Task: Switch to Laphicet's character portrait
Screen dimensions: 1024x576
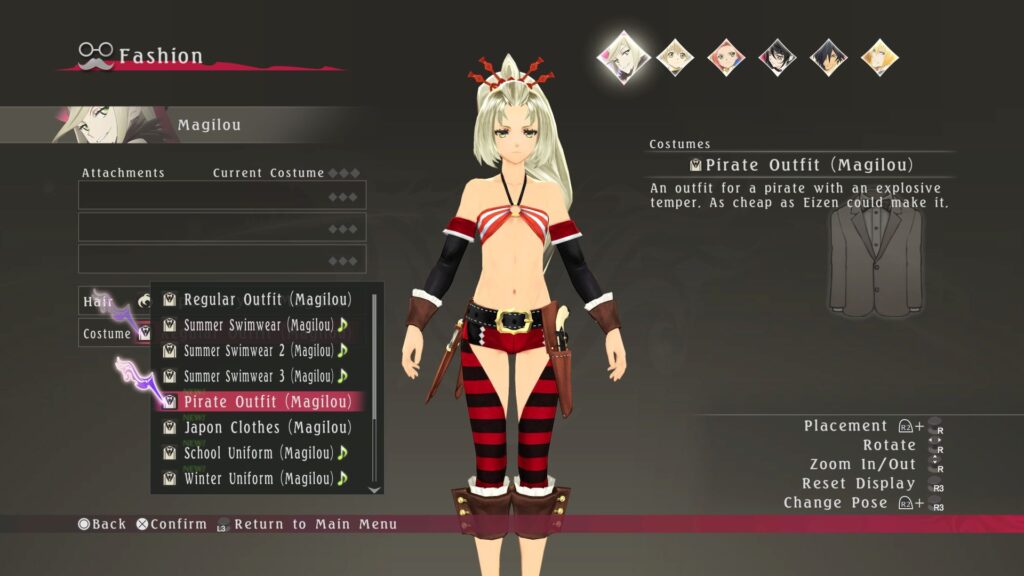Action: click(x=675, y=56)
